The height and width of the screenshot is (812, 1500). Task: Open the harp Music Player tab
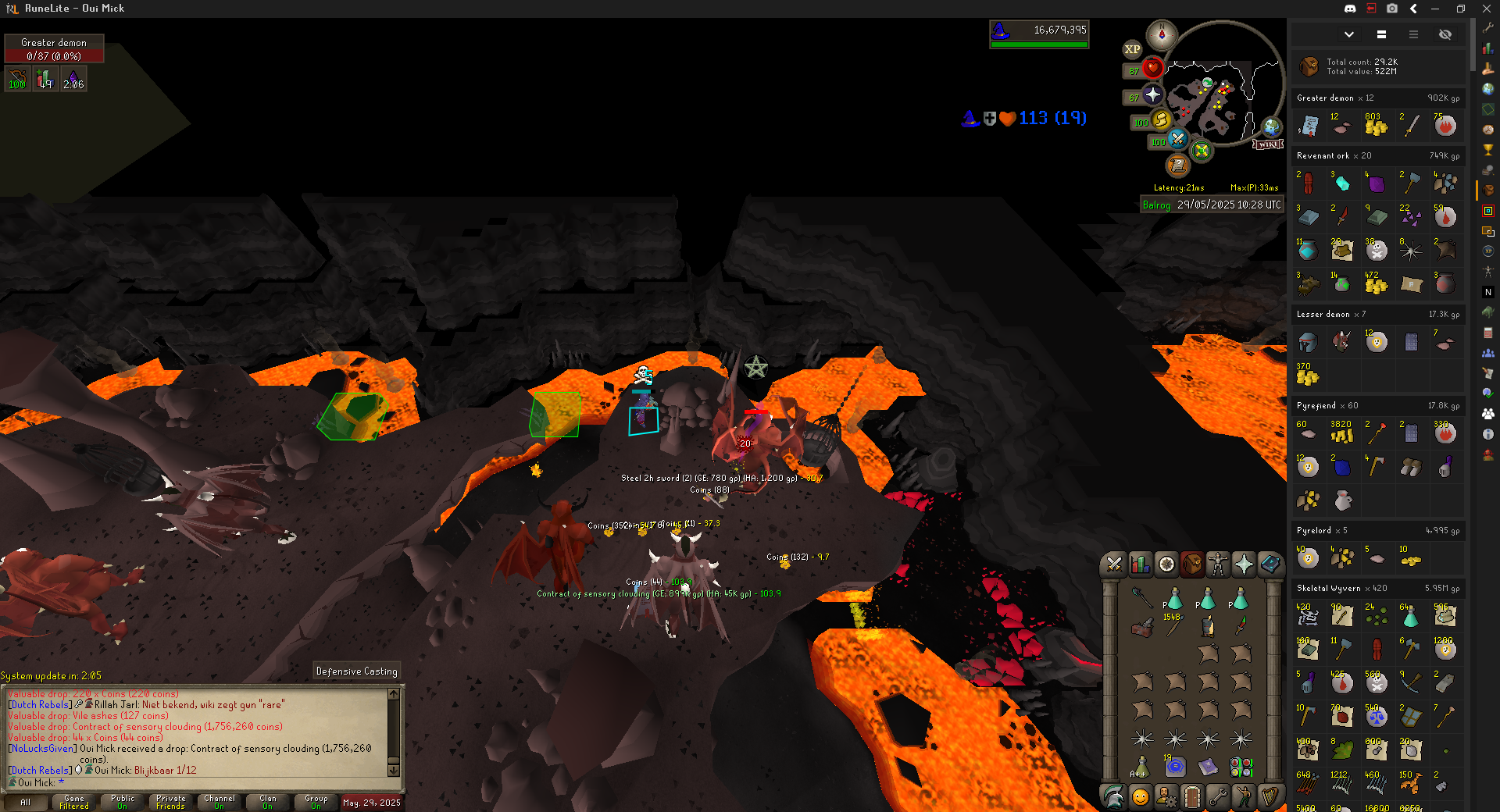click(x=1270, y=796)
